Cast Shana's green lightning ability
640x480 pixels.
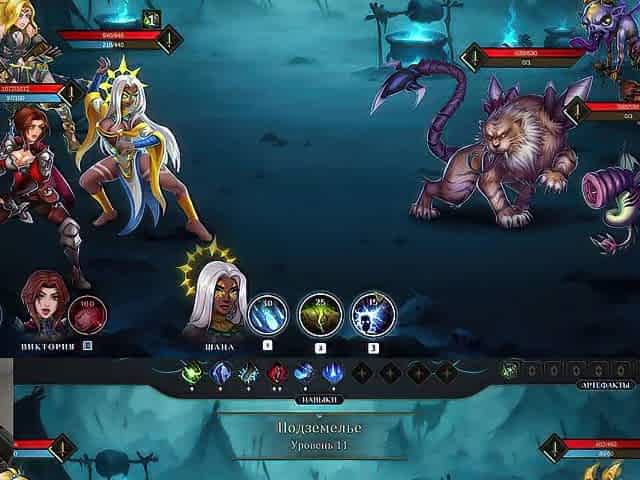click(320, 315)
